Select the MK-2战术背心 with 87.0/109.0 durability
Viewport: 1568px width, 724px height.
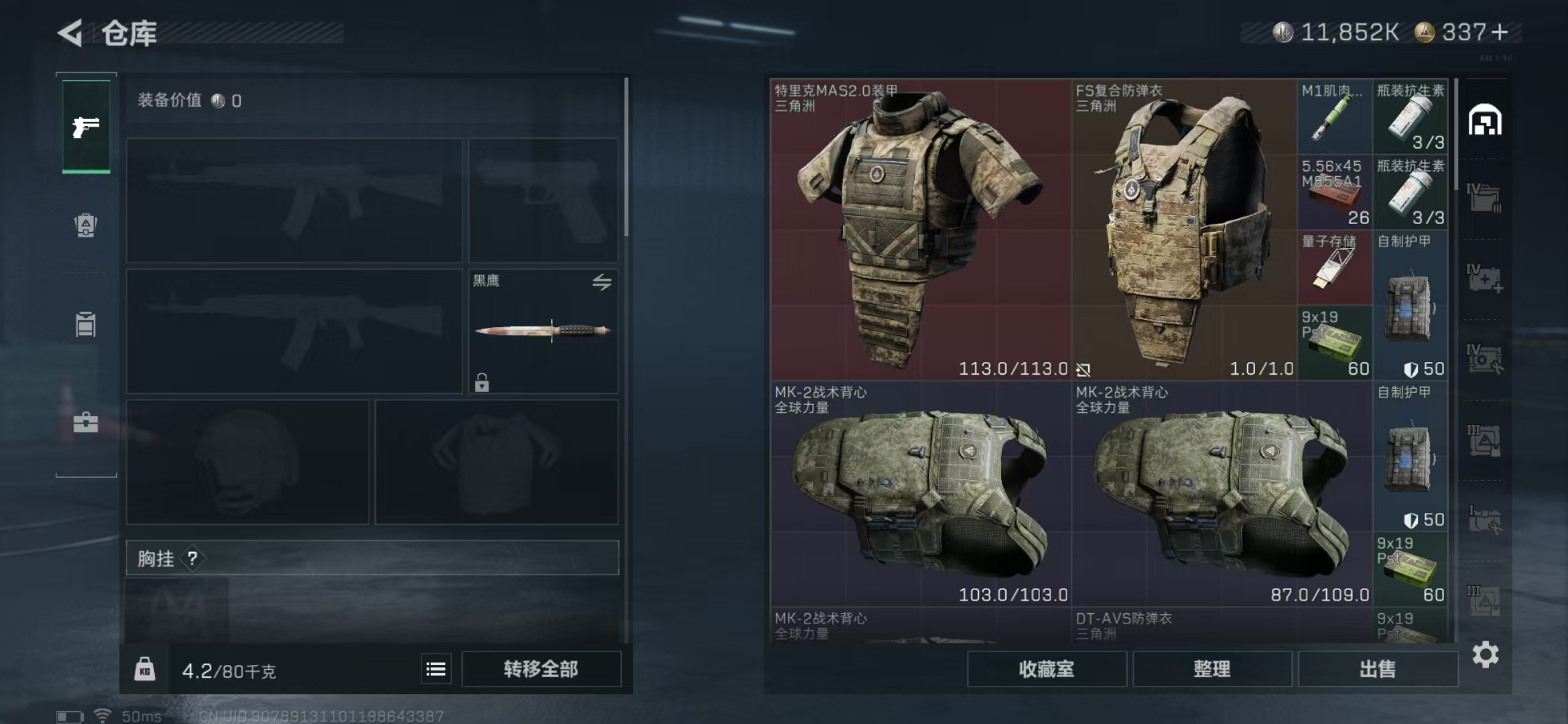pos(1222,494)
